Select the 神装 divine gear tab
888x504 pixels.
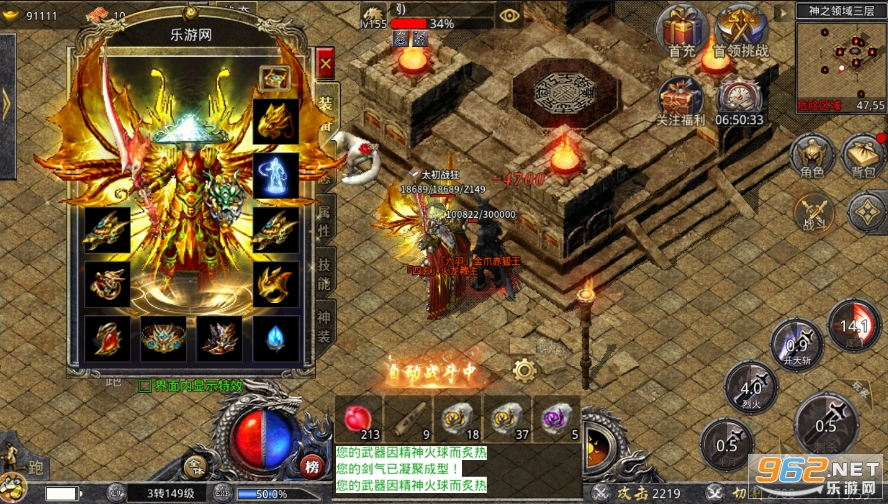[326, 322]
